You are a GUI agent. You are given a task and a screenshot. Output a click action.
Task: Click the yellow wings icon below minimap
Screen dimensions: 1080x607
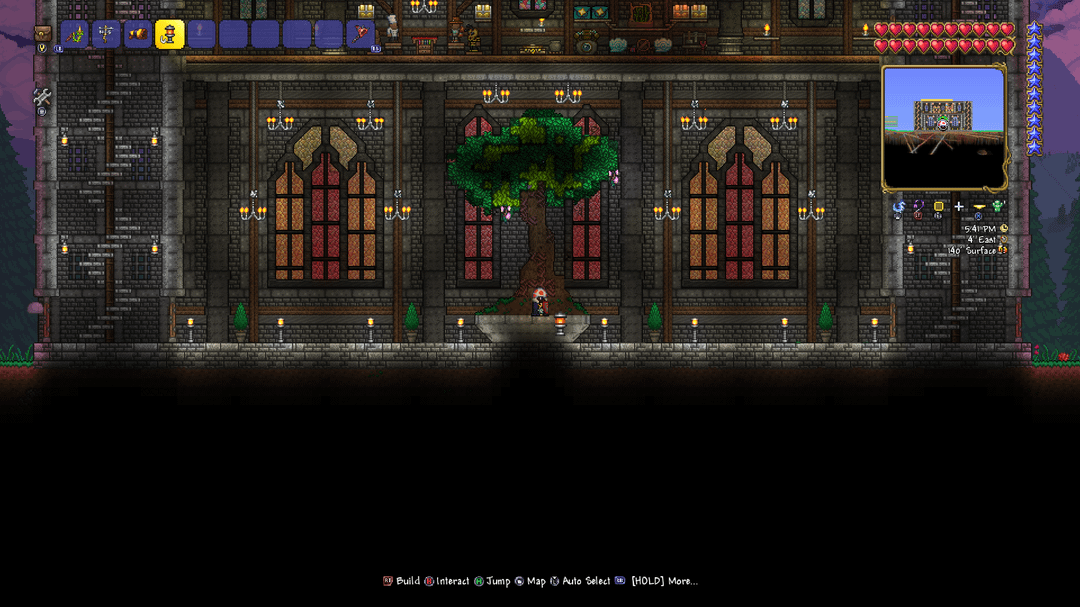[x=978, y=207]
